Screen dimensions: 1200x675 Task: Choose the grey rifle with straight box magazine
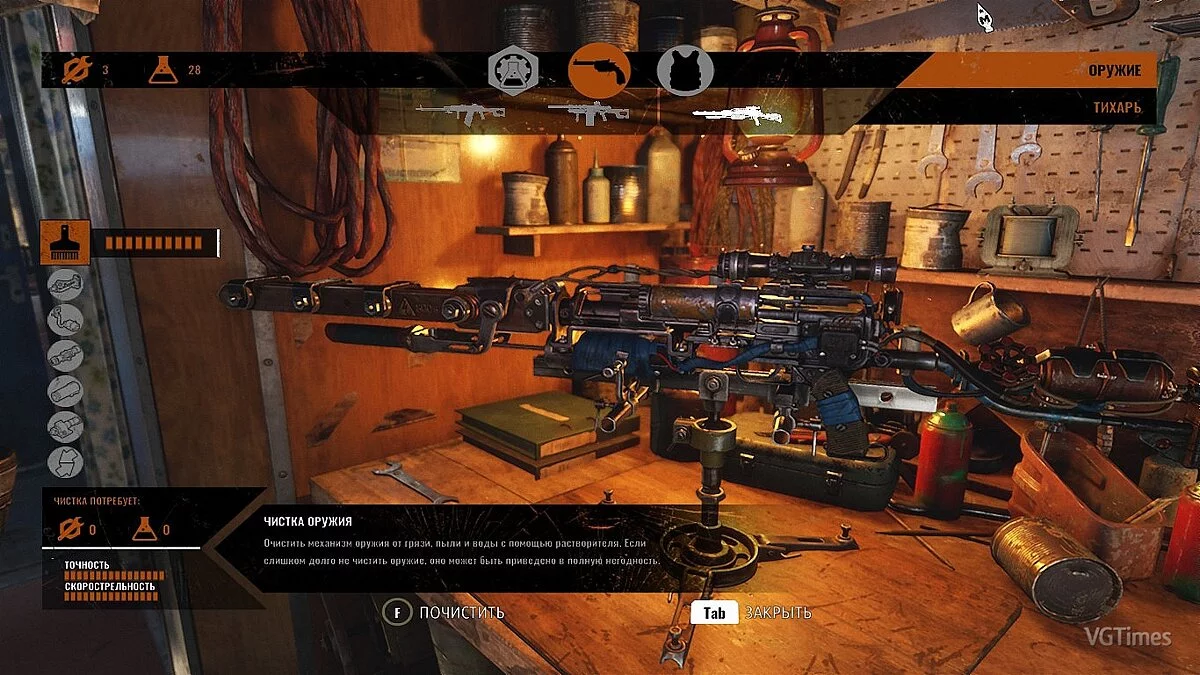coord(588,112)
